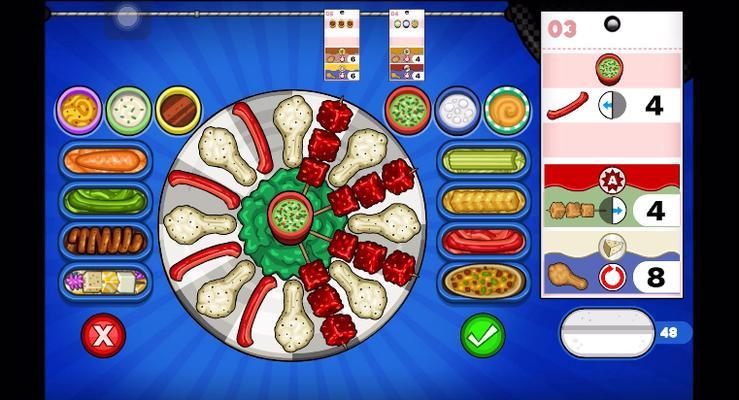Image resolution: width=739 pixels, height=400 pixels.
Task: Open the hanging order ticket with two 6s
Action: (x=341, y=46)
